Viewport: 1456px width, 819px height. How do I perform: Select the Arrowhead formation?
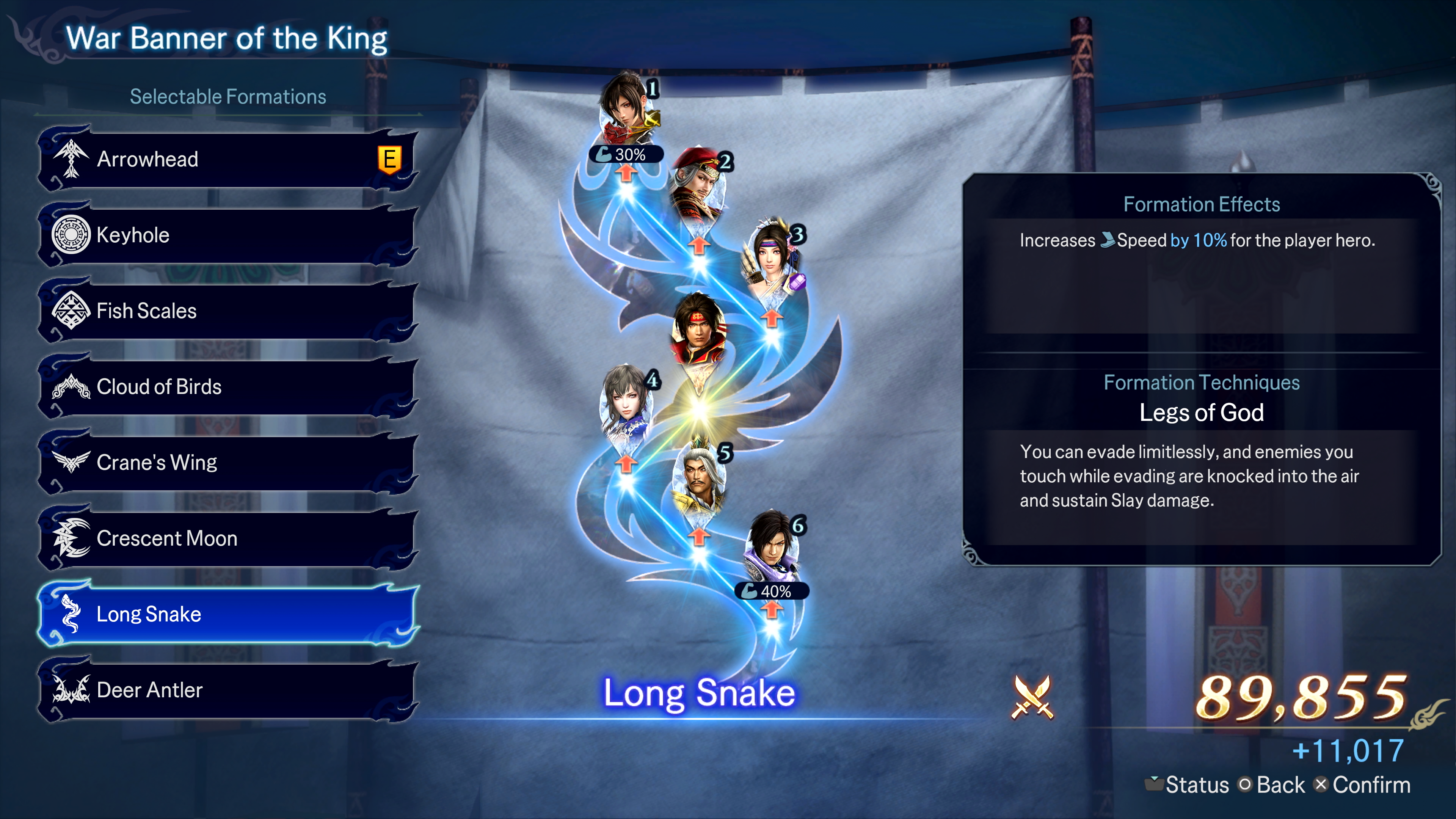226,159
